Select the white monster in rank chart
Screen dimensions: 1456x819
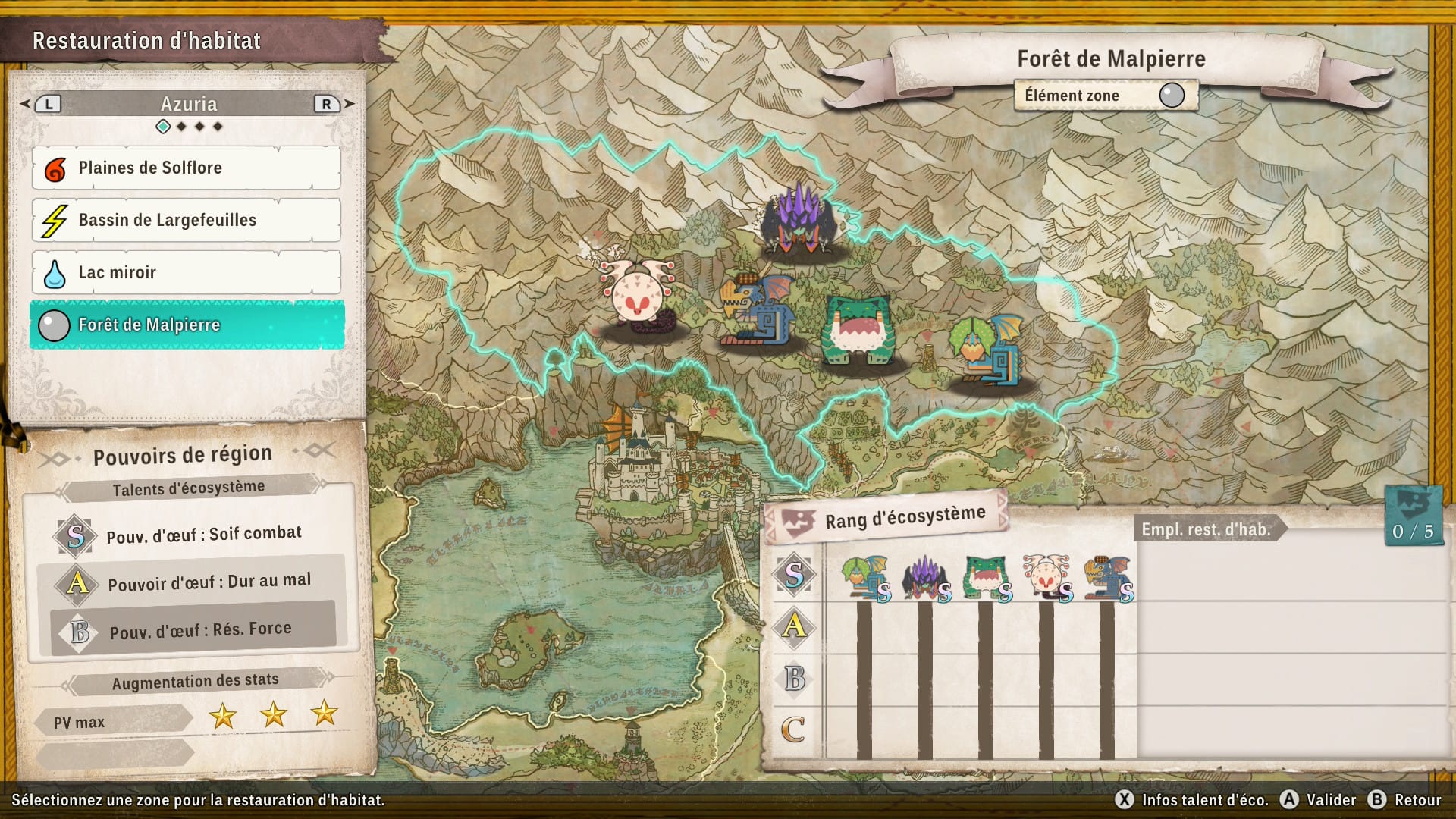coord(1046,578)
